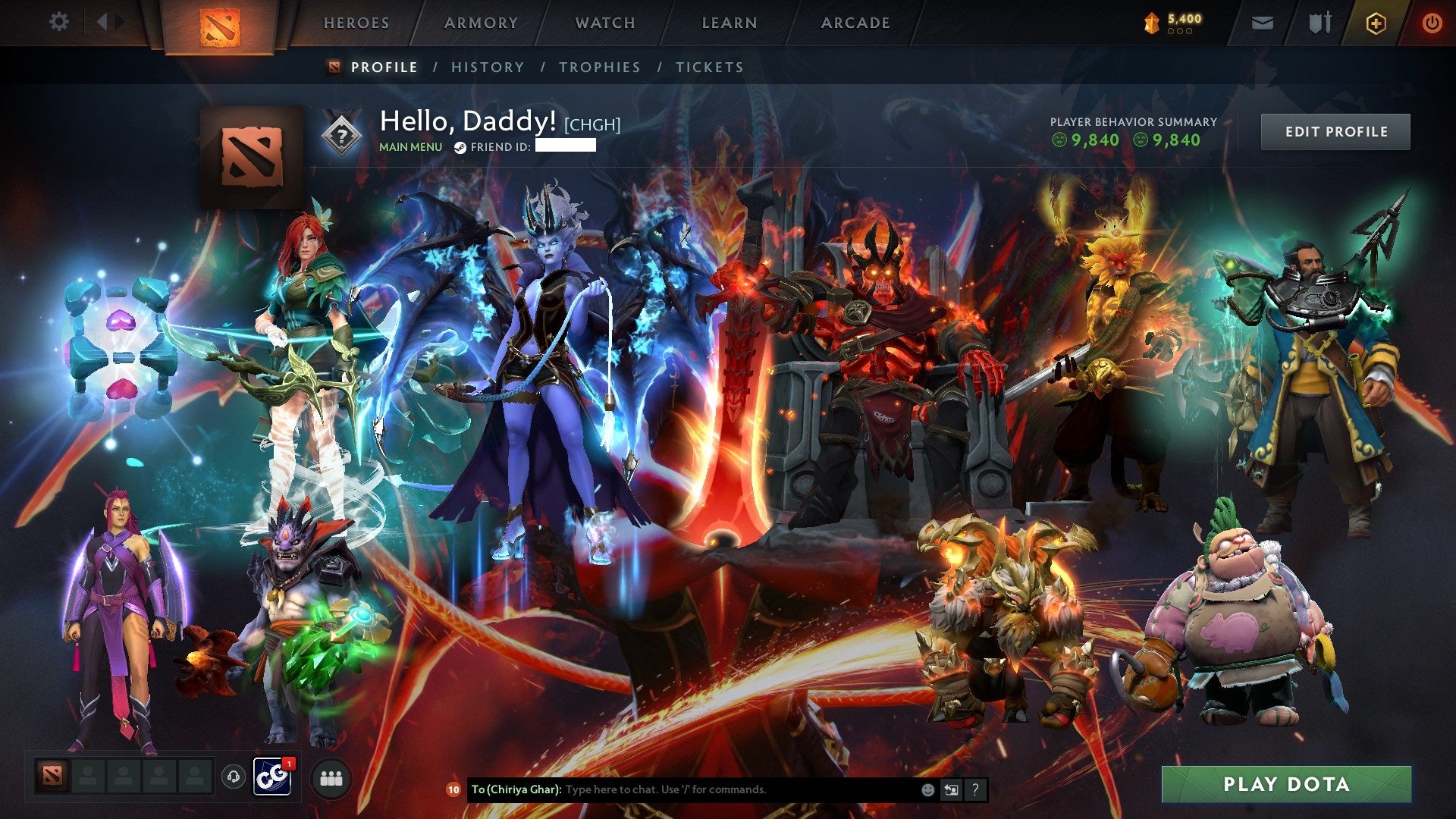Open the TROPHIES tab
Viewport: 1456px width, 819px height.
(x=599, y=67)
